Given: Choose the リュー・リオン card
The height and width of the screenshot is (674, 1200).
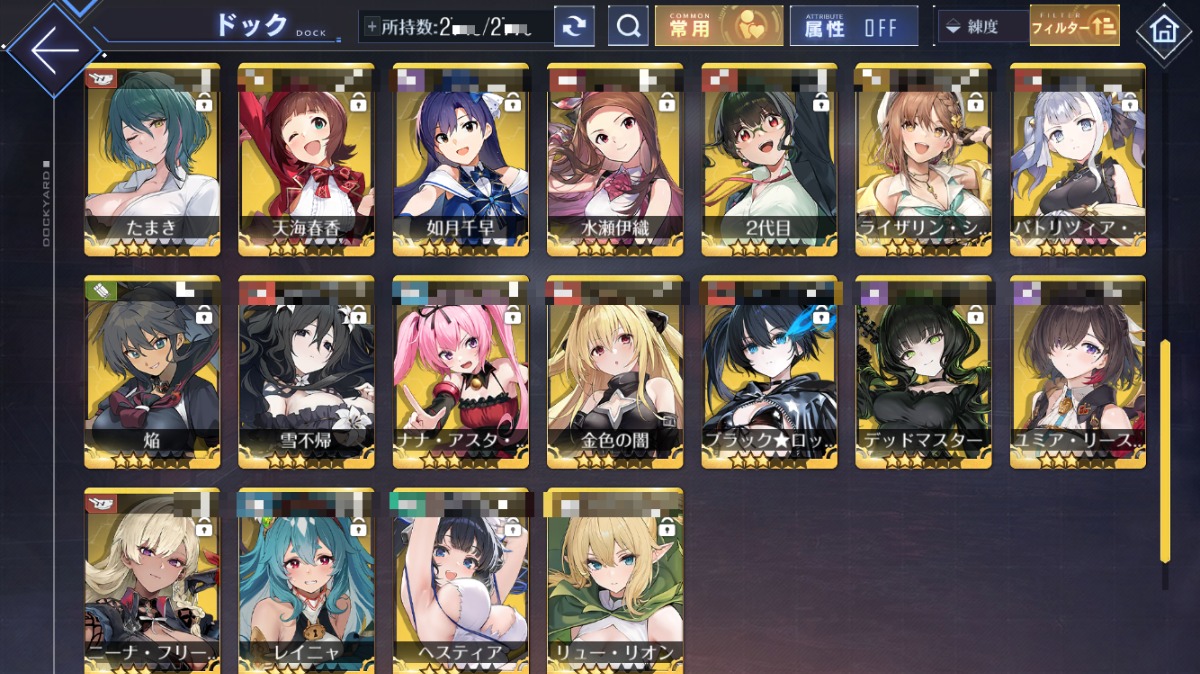Looking at the screenshot, I should click(x=615, y=580).
